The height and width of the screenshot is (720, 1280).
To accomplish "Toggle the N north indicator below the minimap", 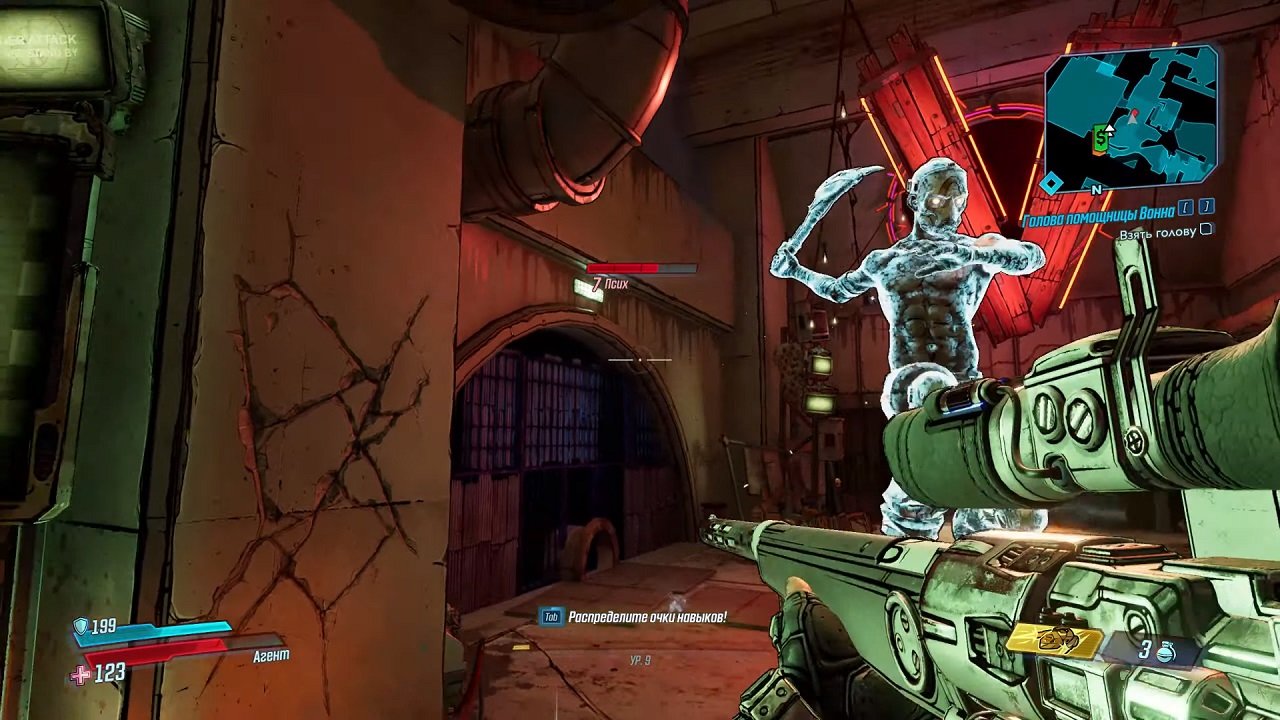I will point(1096,190).
